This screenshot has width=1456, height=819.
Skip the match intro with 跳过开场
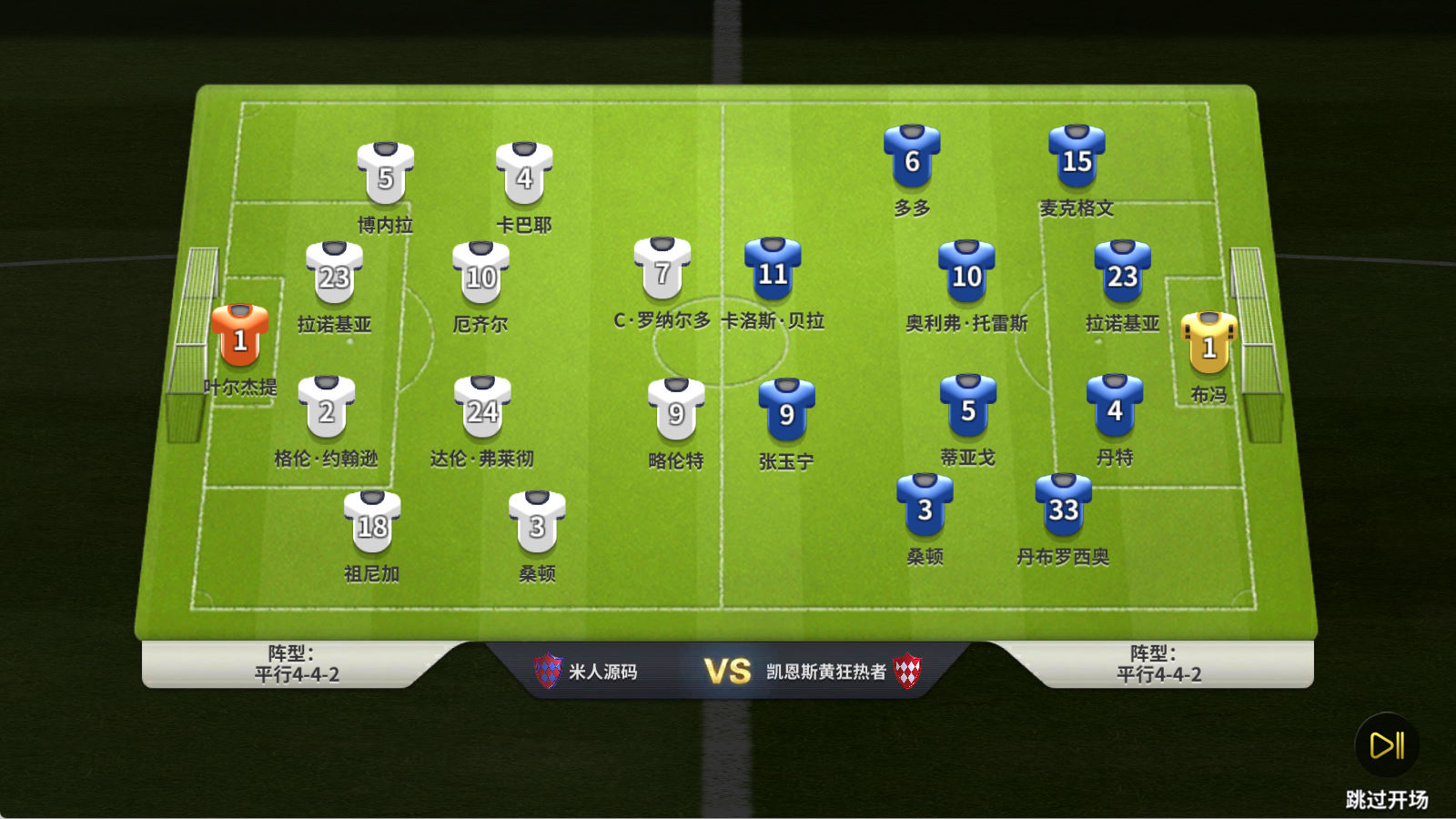1387,746
